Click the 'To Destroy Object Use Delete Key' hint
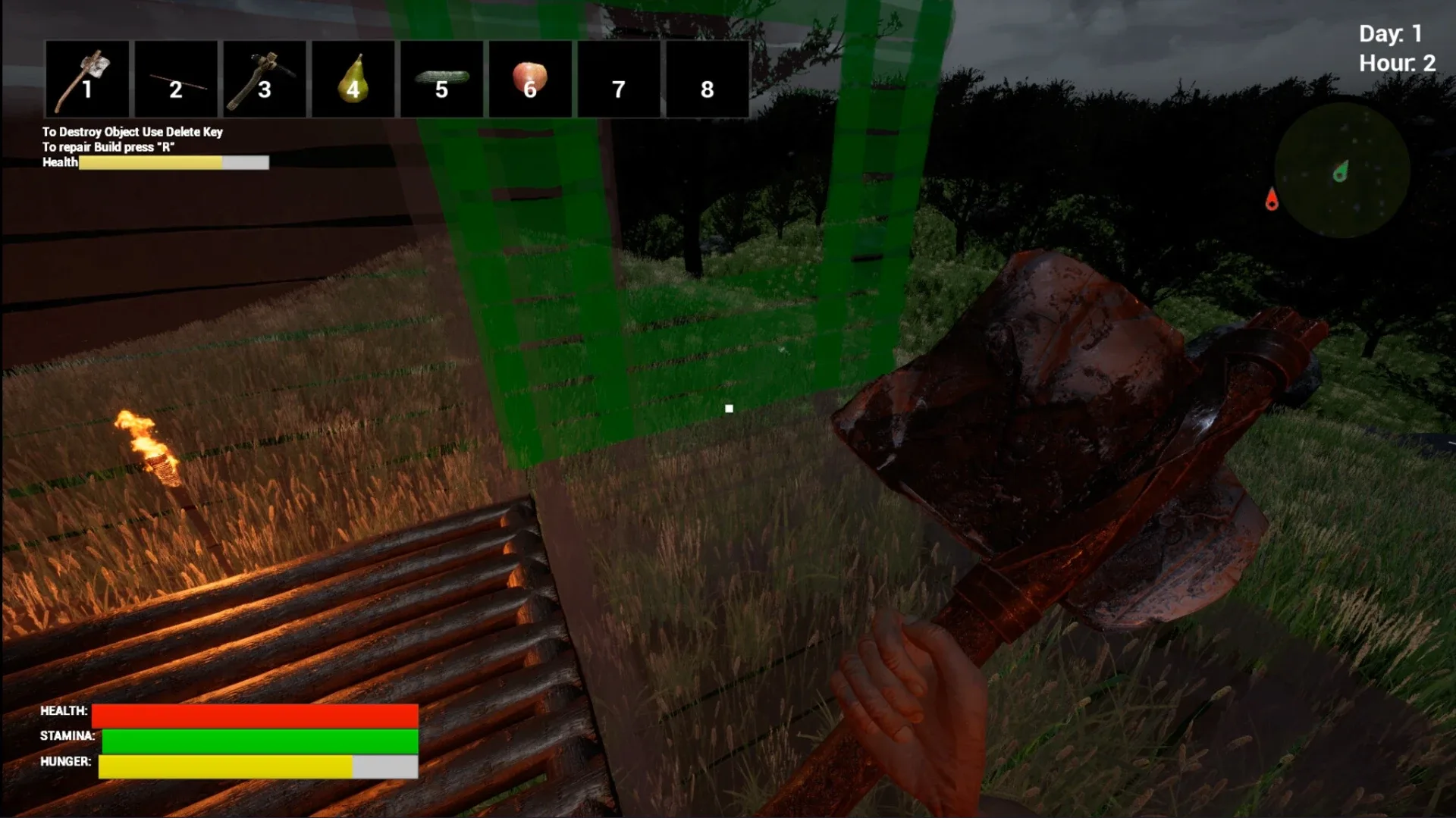 [x=132, y=131]
